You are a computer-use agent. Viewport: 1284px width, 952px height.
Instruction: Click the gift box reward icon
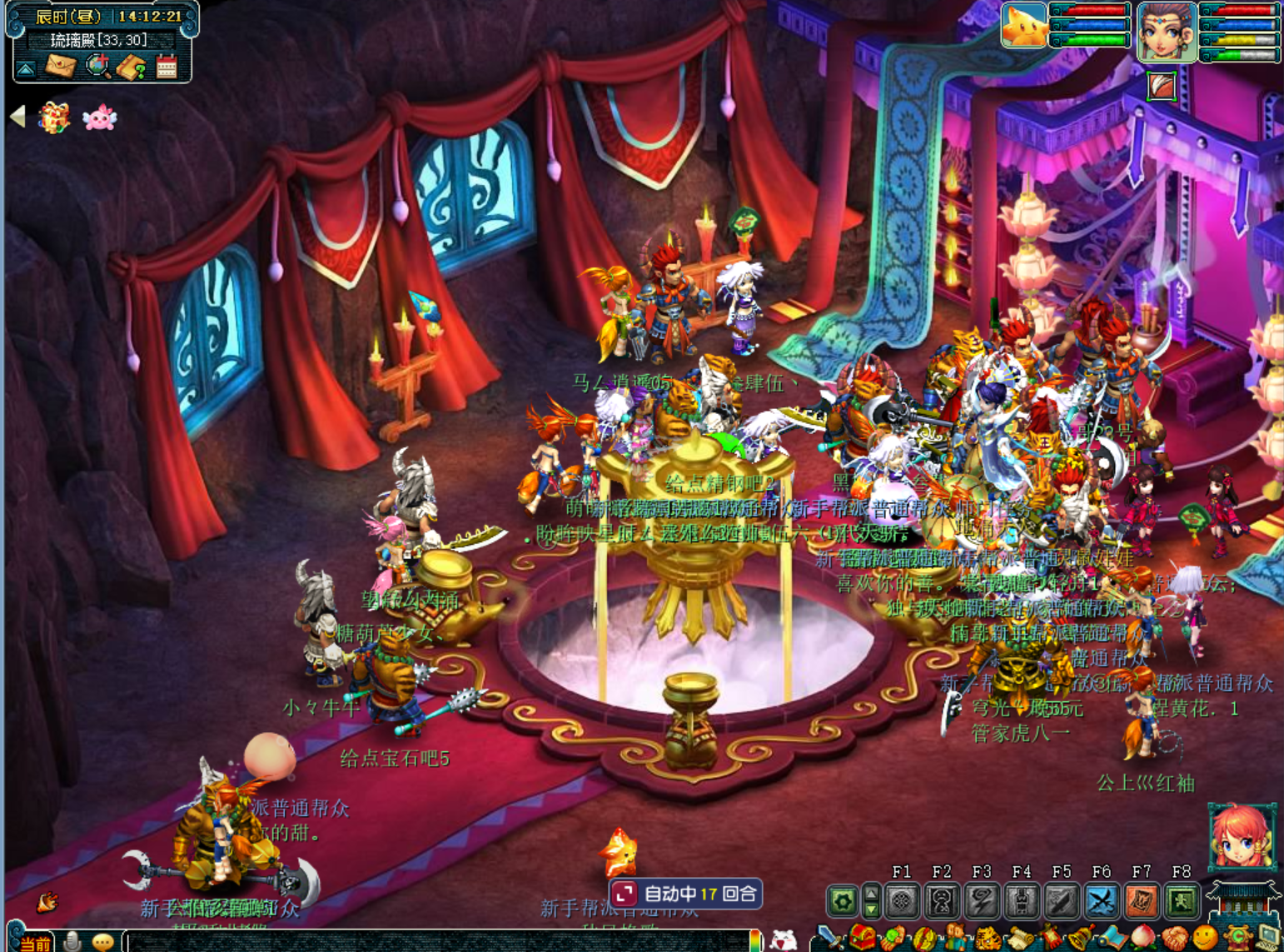[54, 118]
